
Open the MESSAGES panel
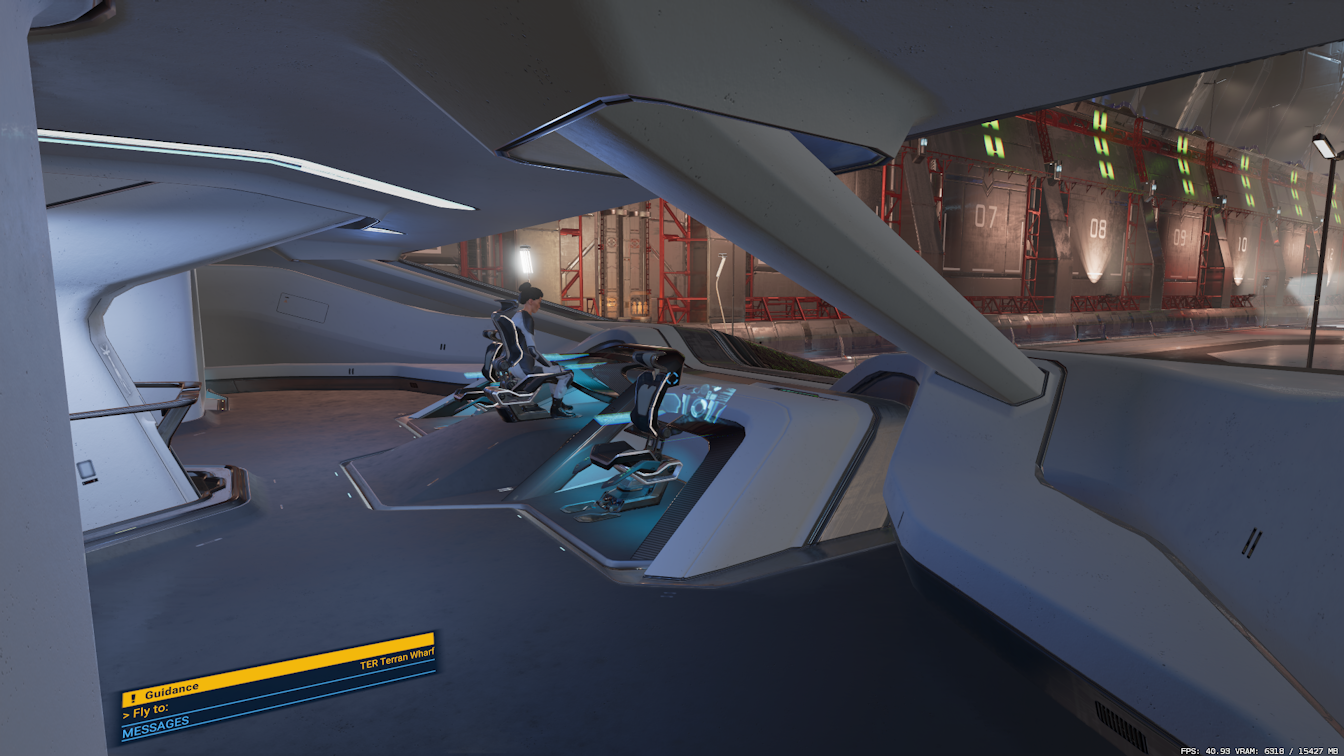(x=156, y=732)
